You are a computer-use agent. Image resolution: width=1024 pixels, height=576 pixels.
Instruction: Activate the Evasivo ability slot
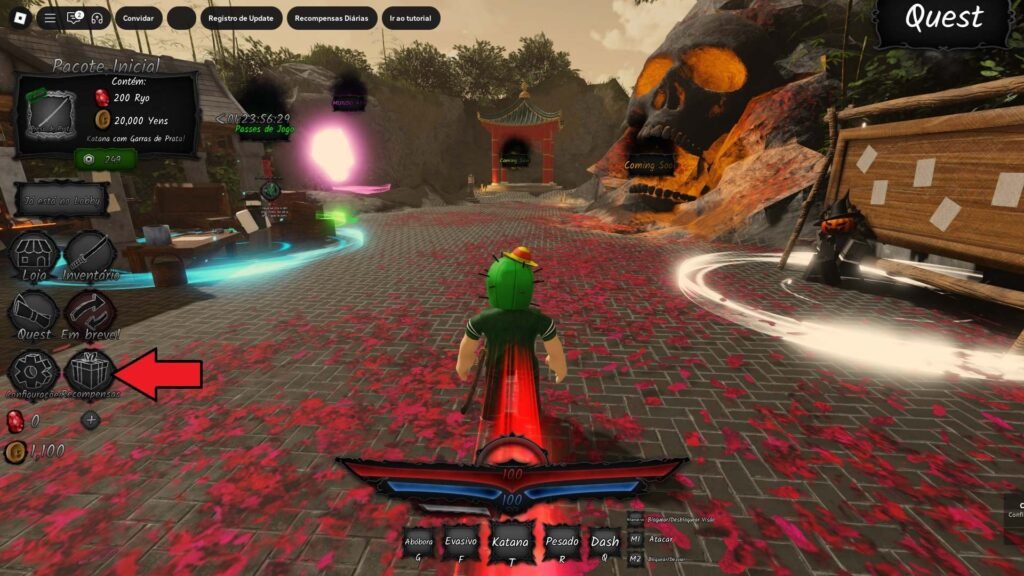(461, 546)
